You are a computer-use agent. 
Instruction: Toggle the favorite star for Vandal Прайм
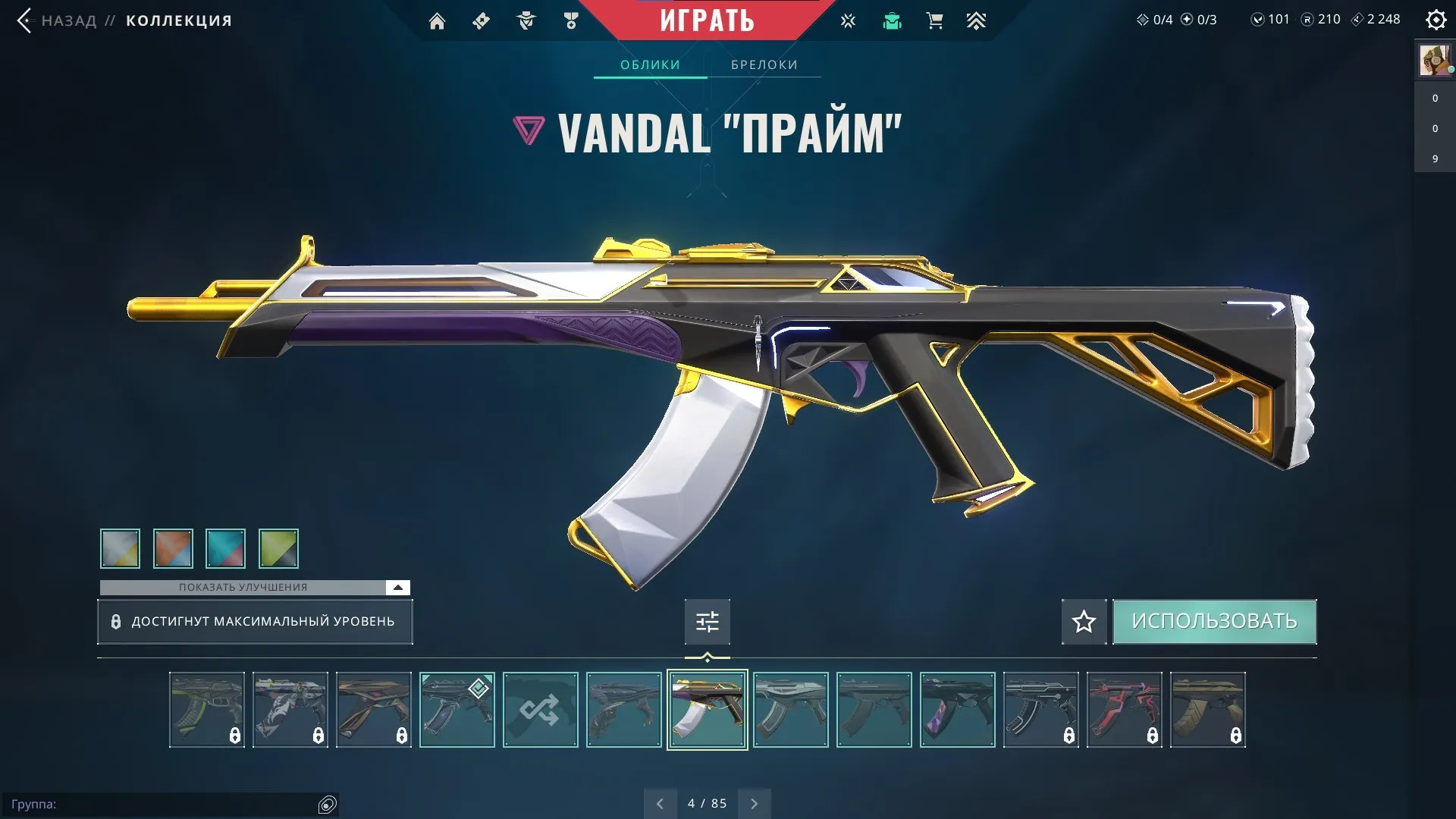pos(1084,621)
